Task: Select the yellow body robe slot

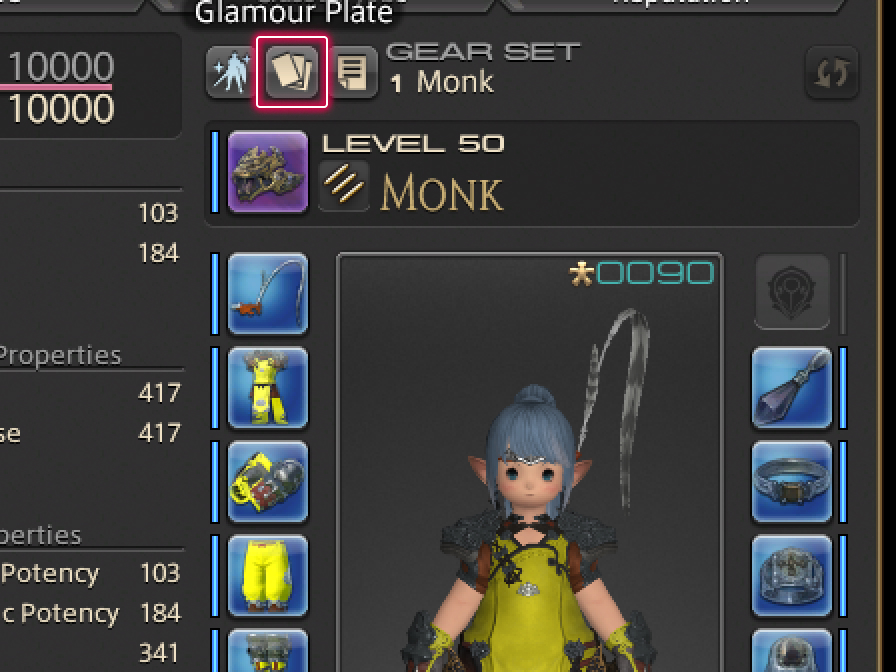Action: [x=268, y=388]
